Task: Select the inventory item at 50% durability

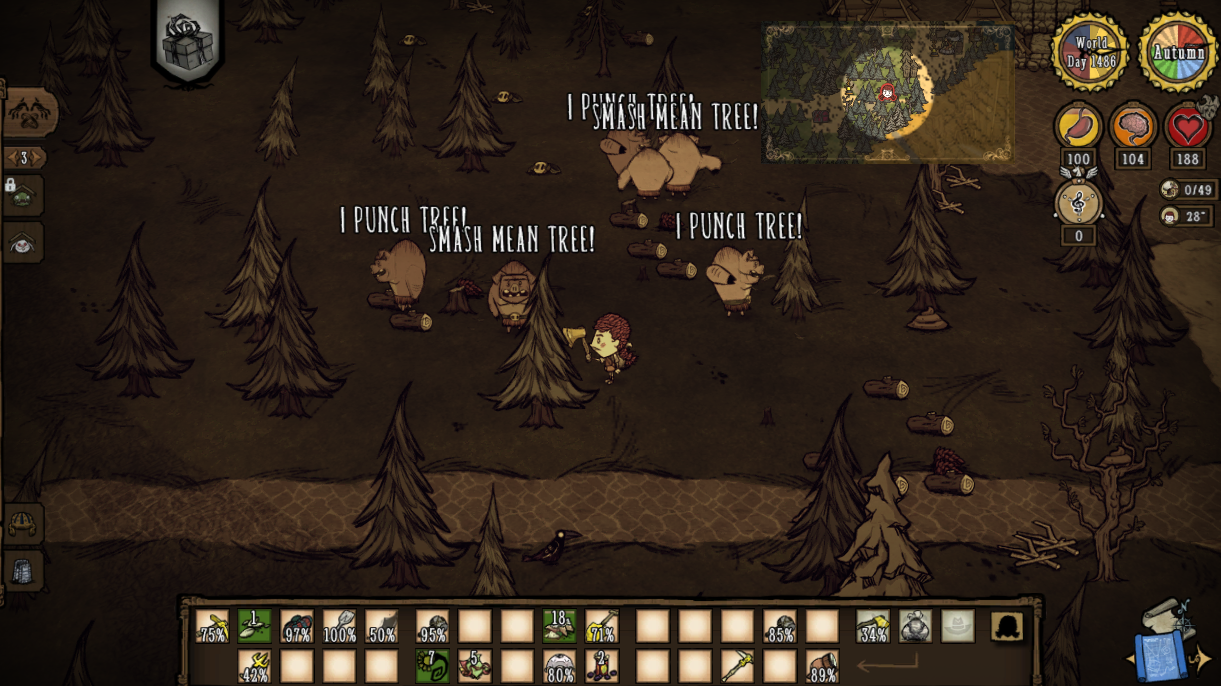Action: 381,627
